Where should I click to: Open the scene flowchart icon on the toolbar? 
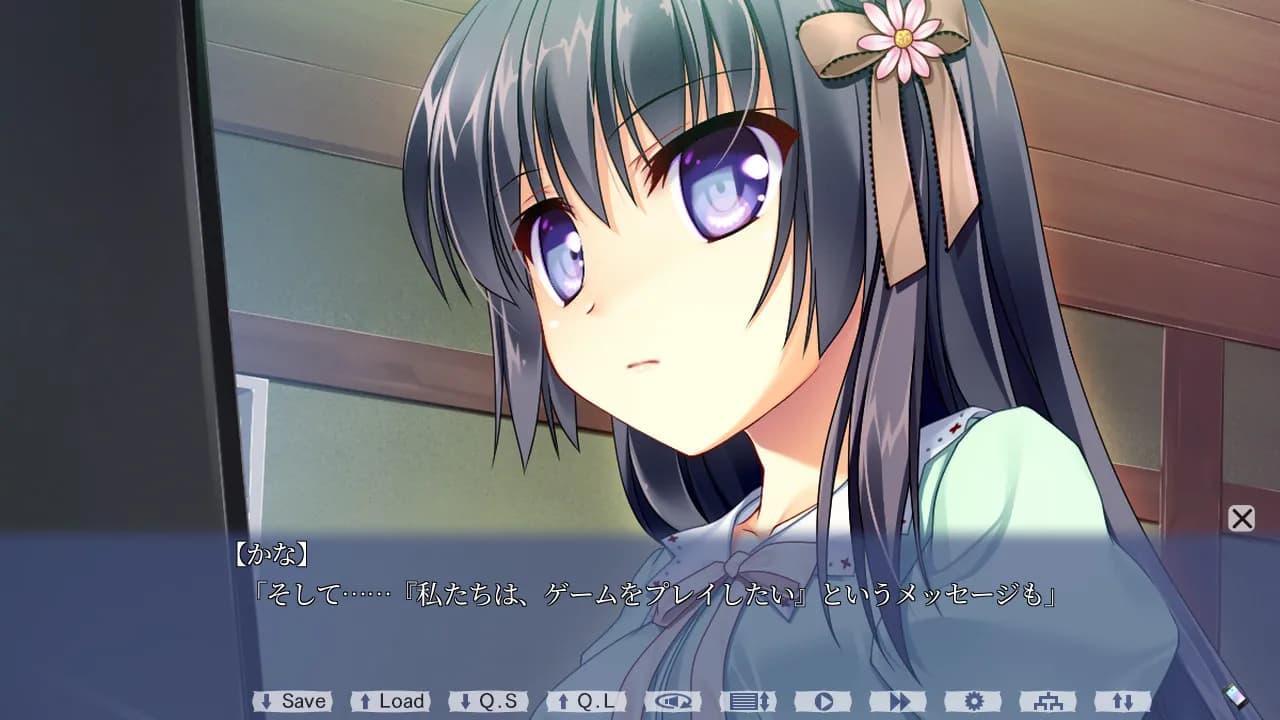coord(1046,701)
